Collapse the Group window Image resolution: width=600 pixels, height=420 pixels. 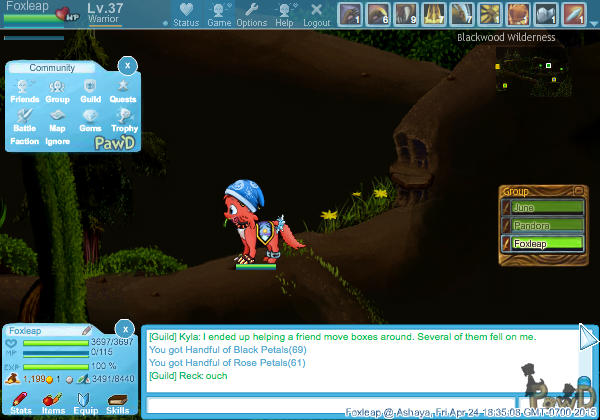[x=578, y=189]
